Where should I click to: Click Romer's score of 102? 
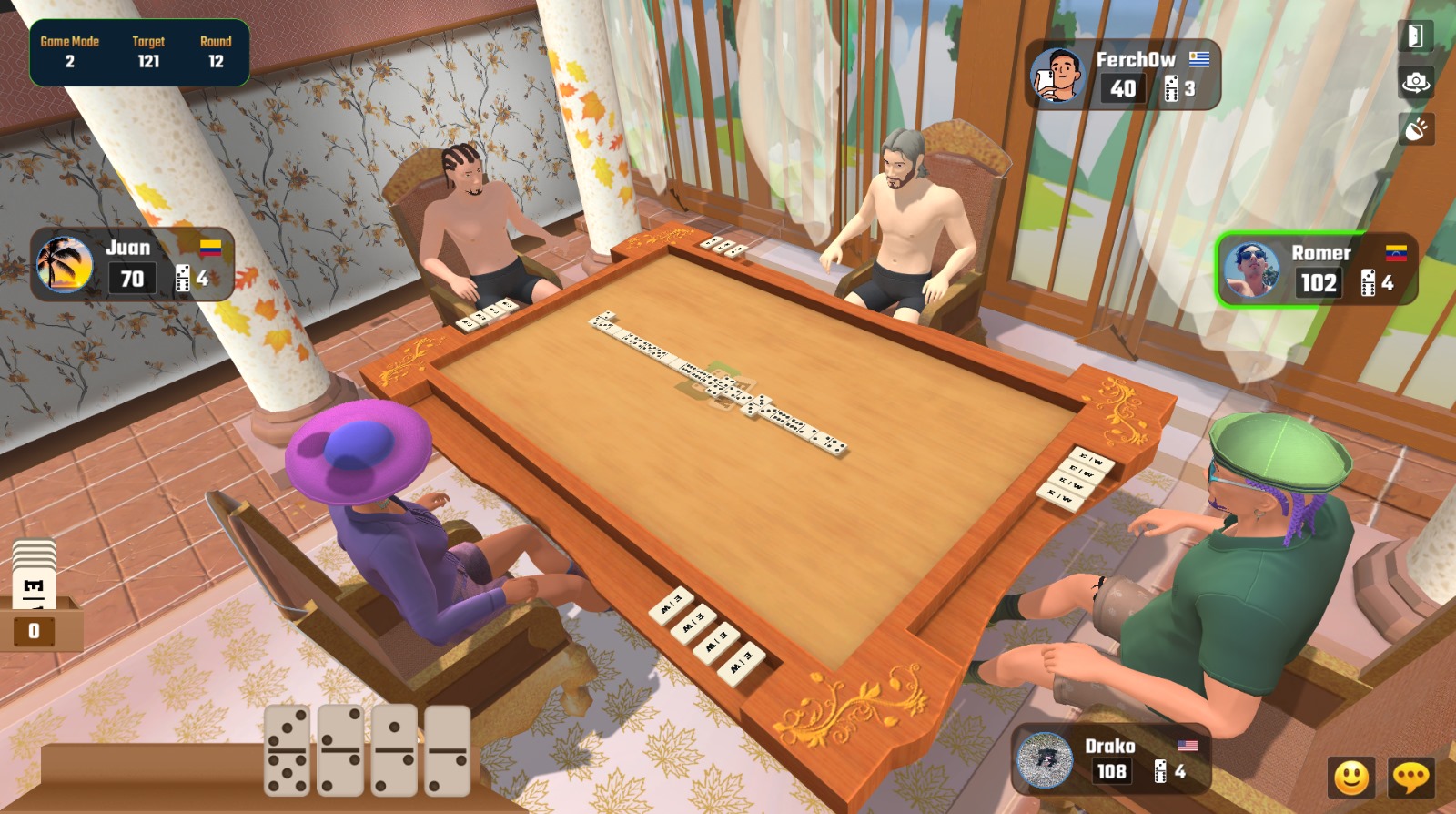click(x=1321, y=283)
